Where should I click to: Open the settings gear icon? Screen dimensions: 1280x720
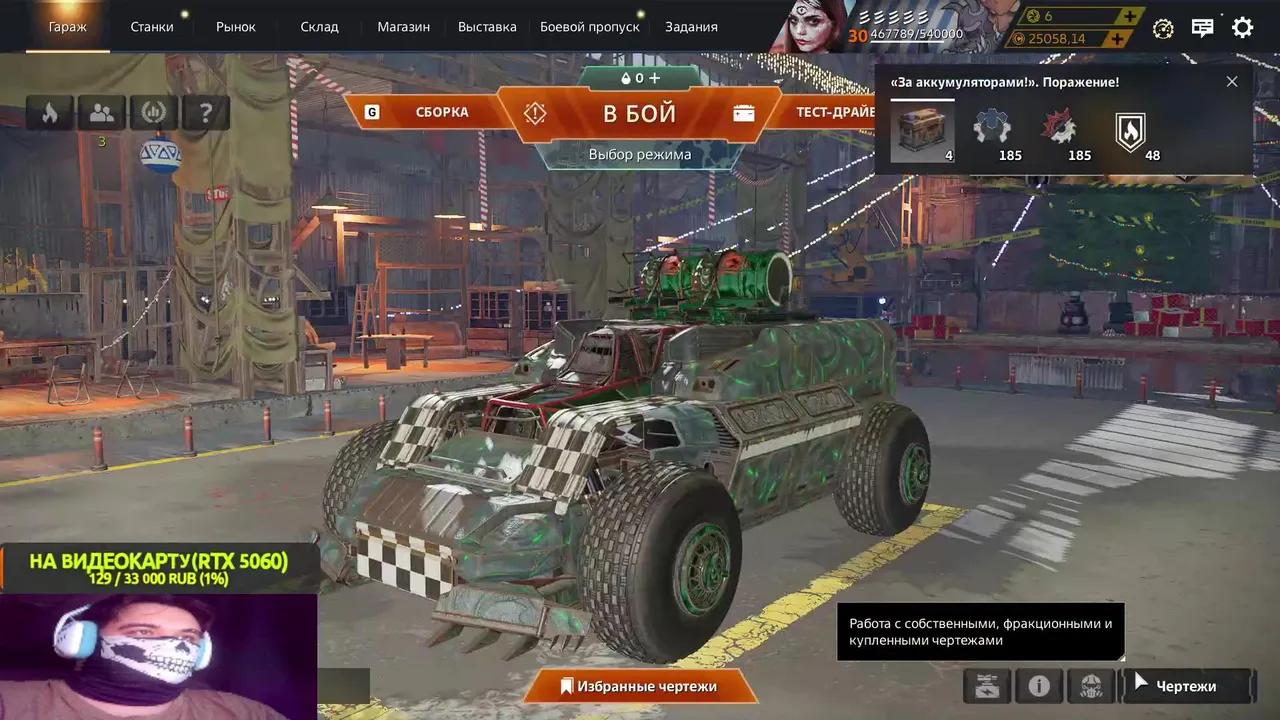(x=1242, y=27)
